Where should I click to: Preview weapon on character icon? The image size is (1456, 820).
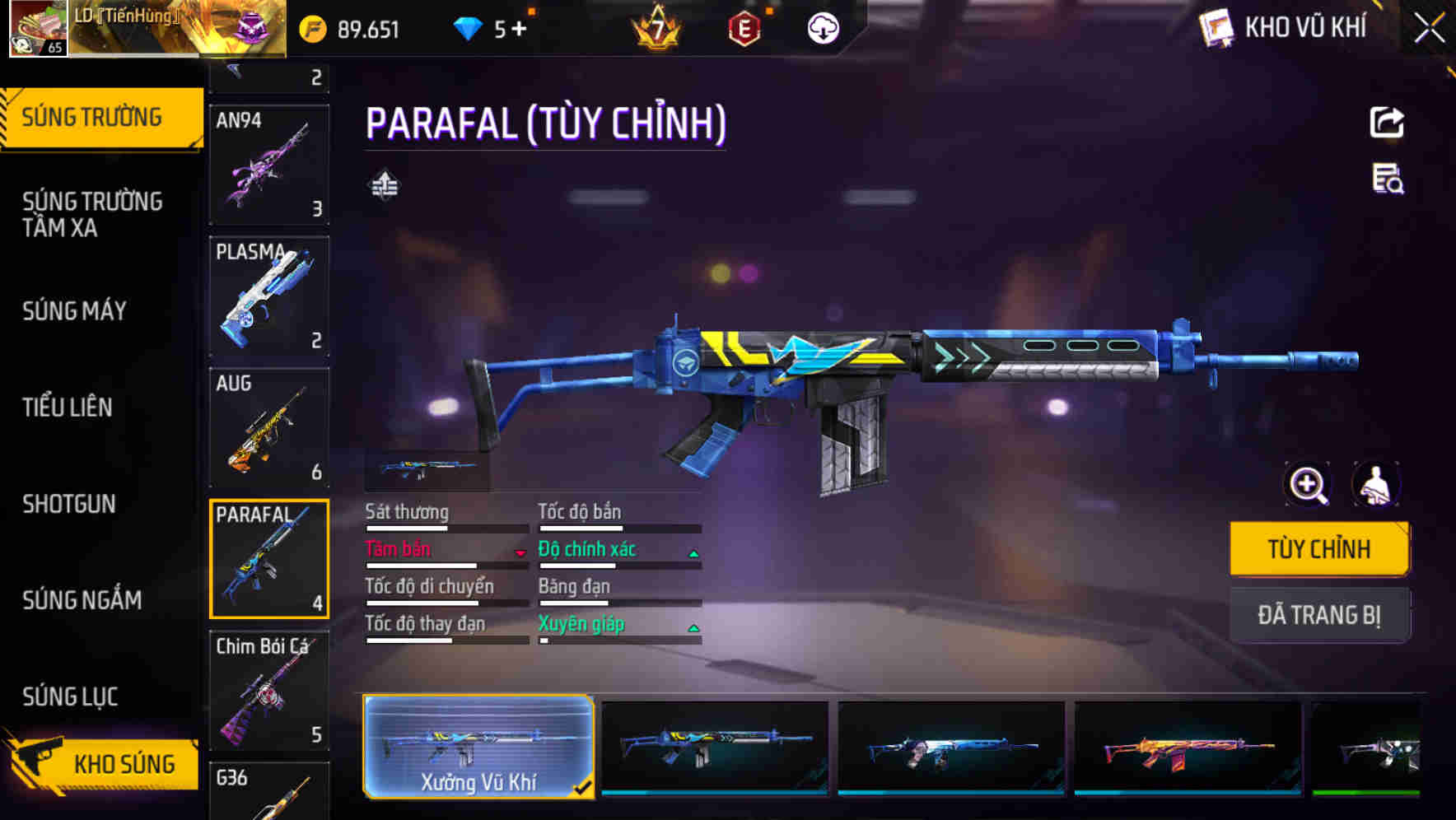pos(1375,484)
